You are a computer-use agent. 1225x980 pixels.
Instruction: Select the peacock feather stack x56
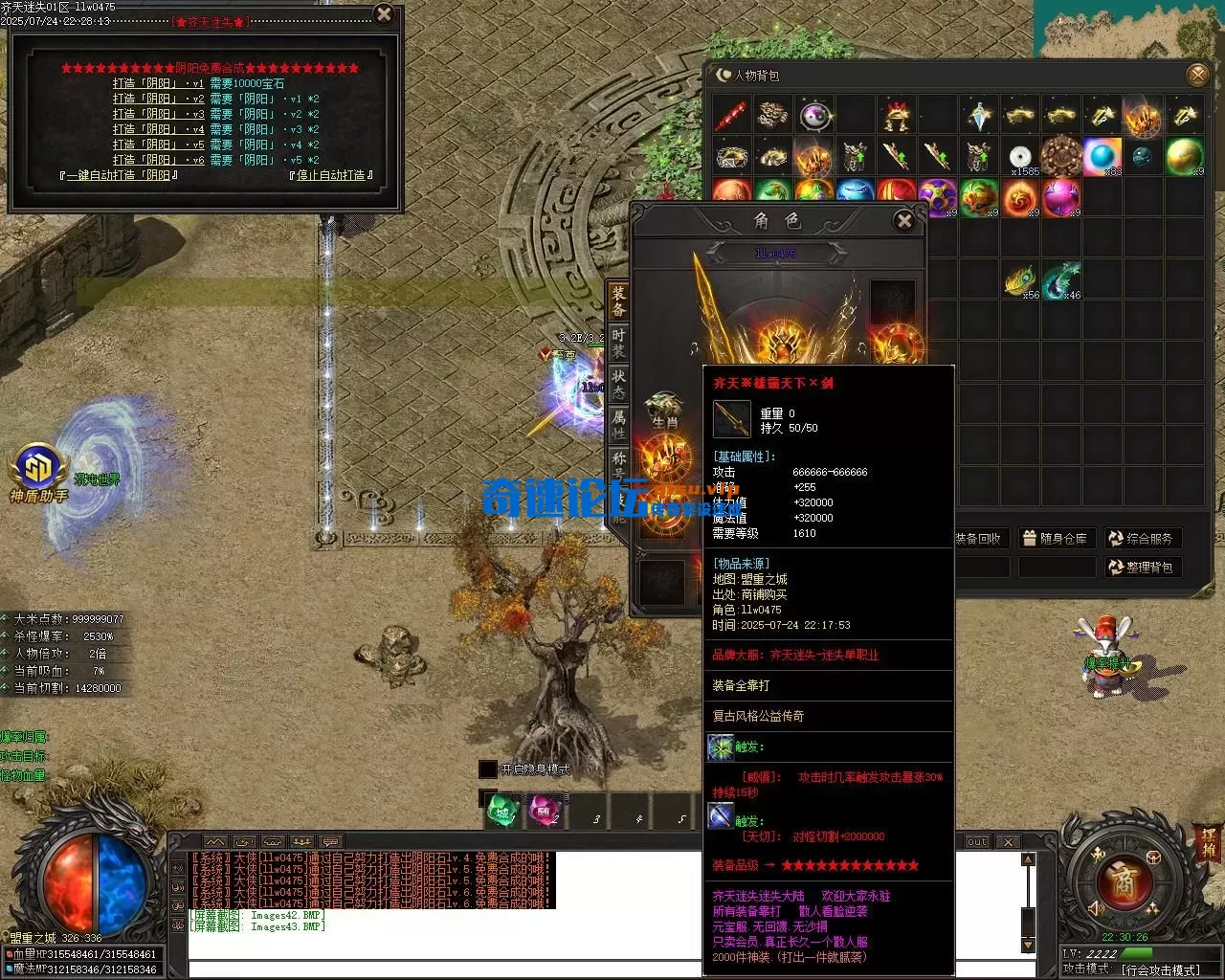[x=1020, y=280]
